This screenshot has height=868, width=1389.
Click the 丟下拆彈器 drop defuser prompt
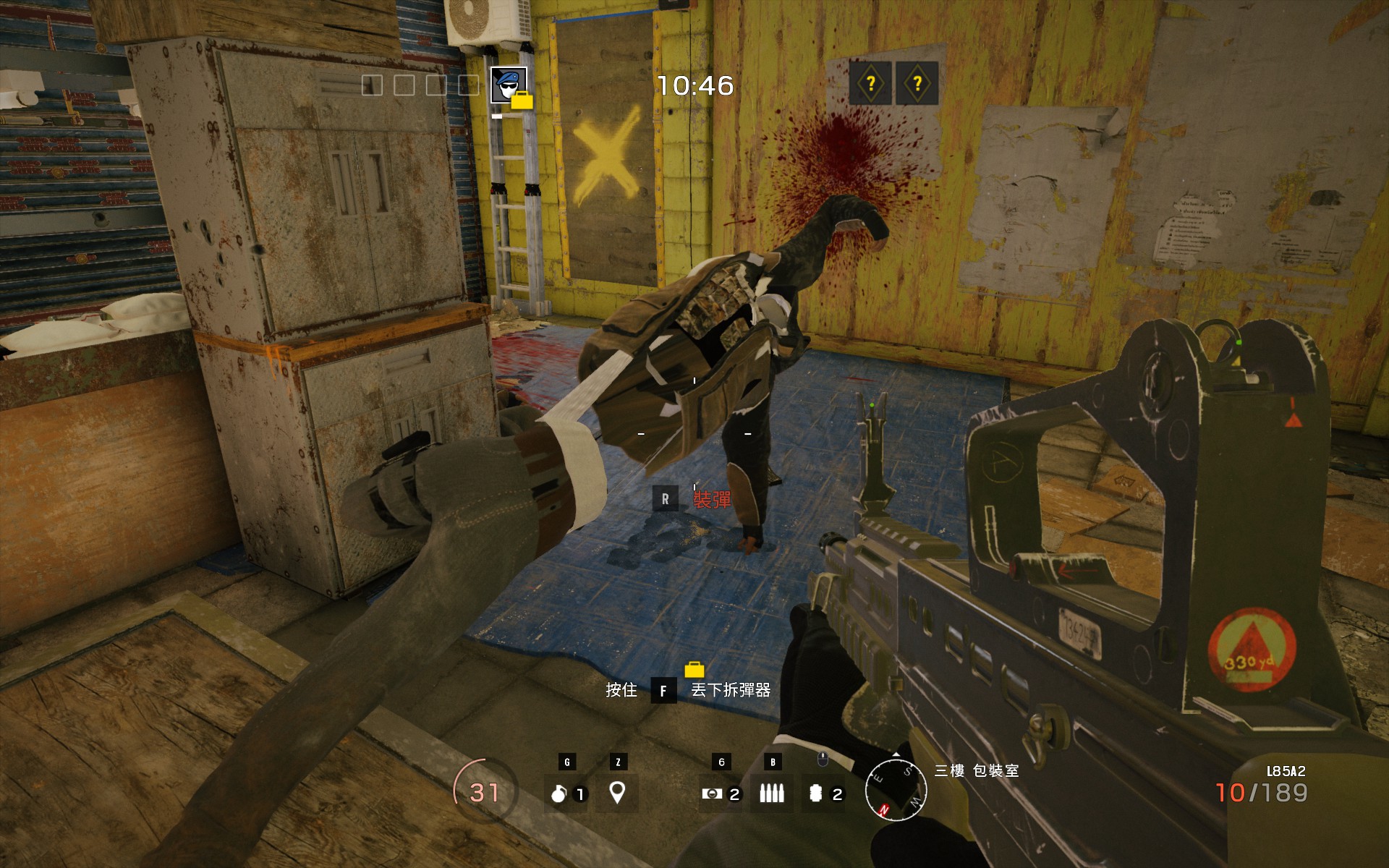(731, 692)
